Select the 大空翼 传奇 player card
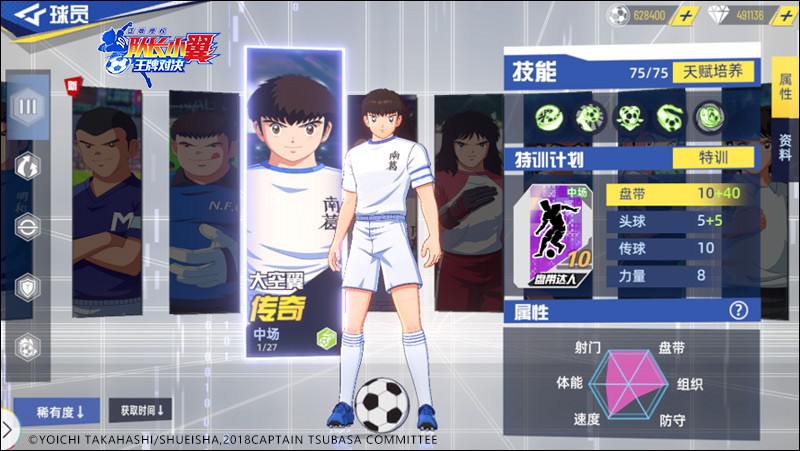The width and height of the screenshot is (800, 451). (294, 200)
